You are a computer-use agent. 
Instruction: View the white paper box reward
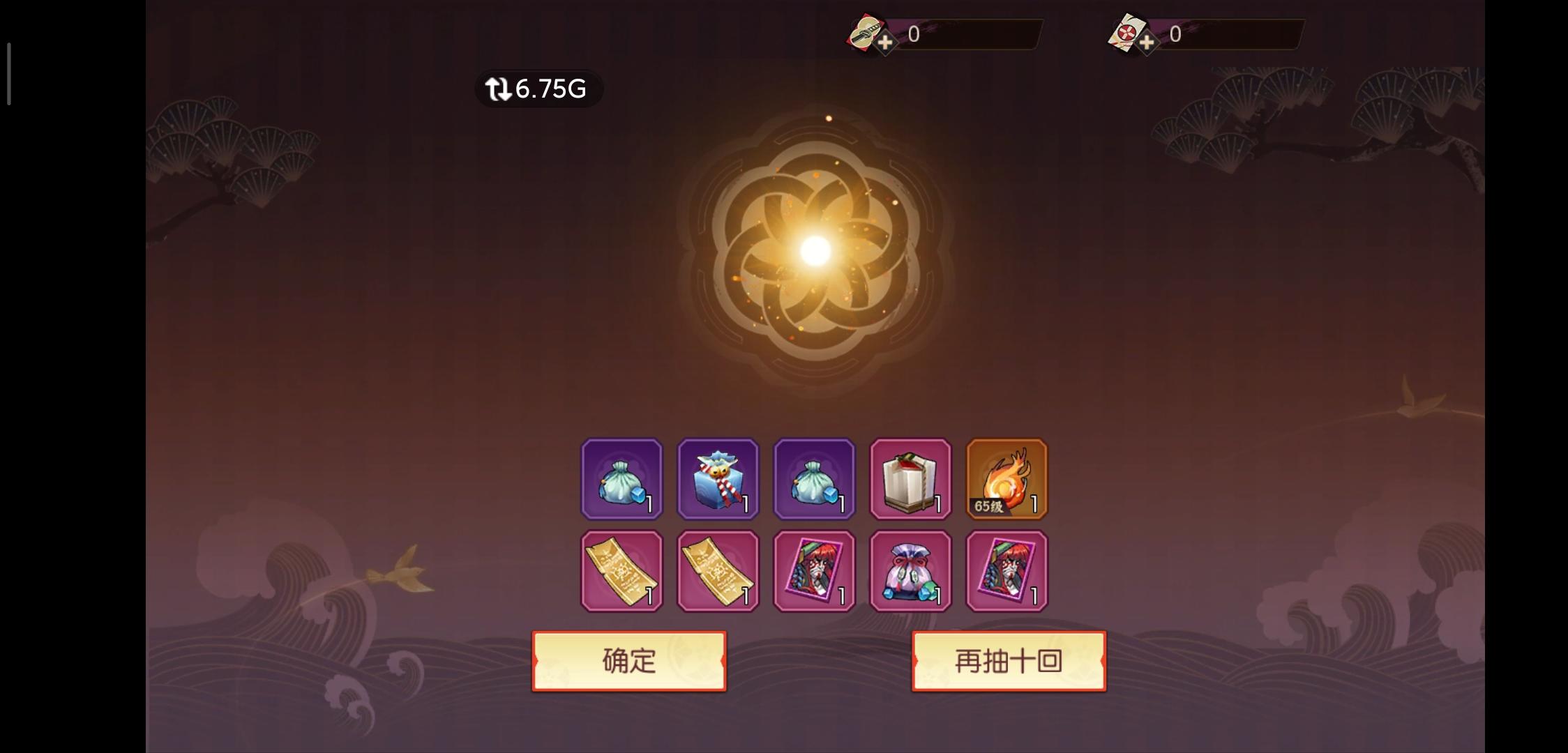pyautogui.click(x=910, y=478)
